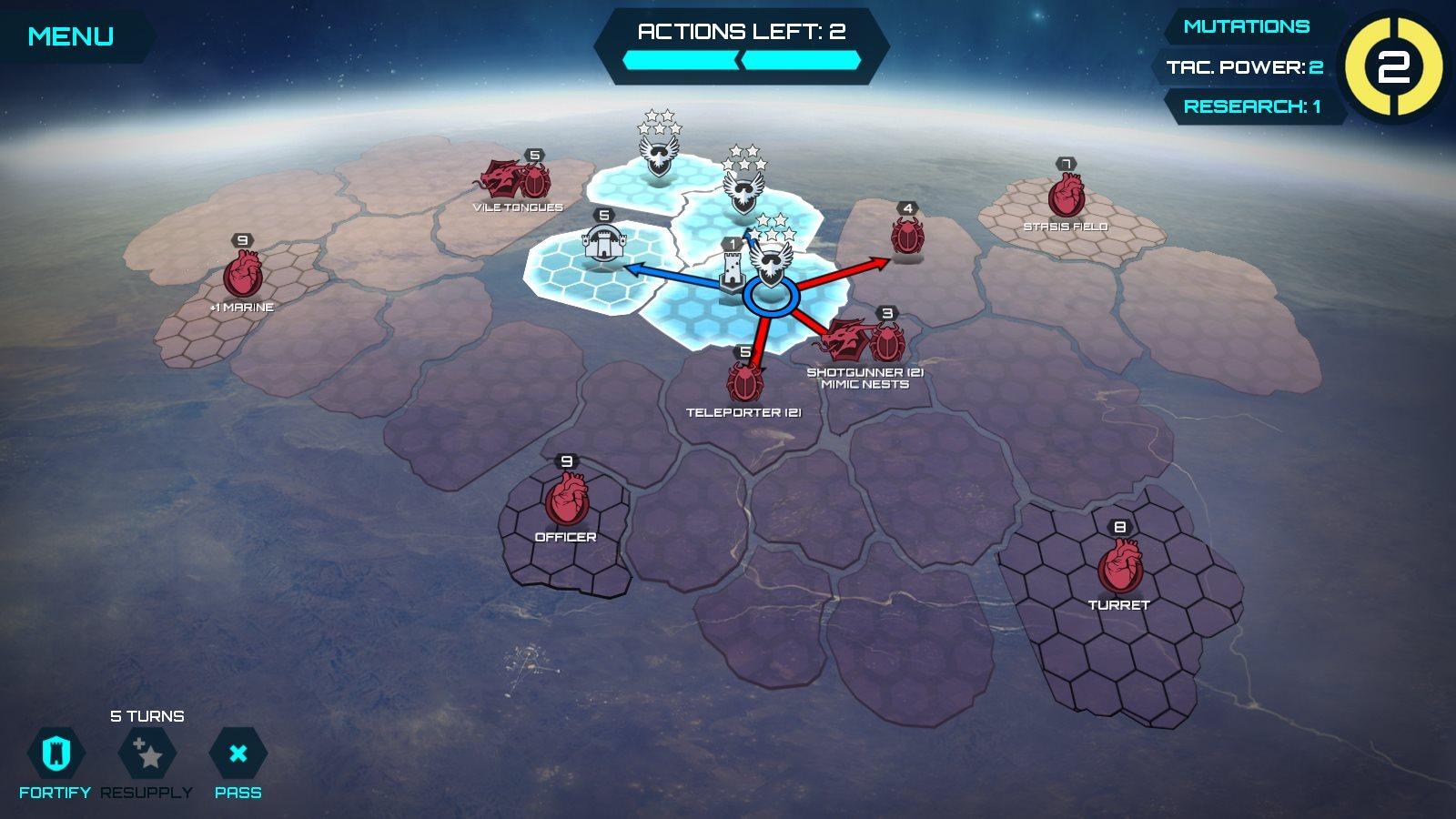Click the winged three-star commendation badge
The image size is (1456, 819).
pos(746,187)
